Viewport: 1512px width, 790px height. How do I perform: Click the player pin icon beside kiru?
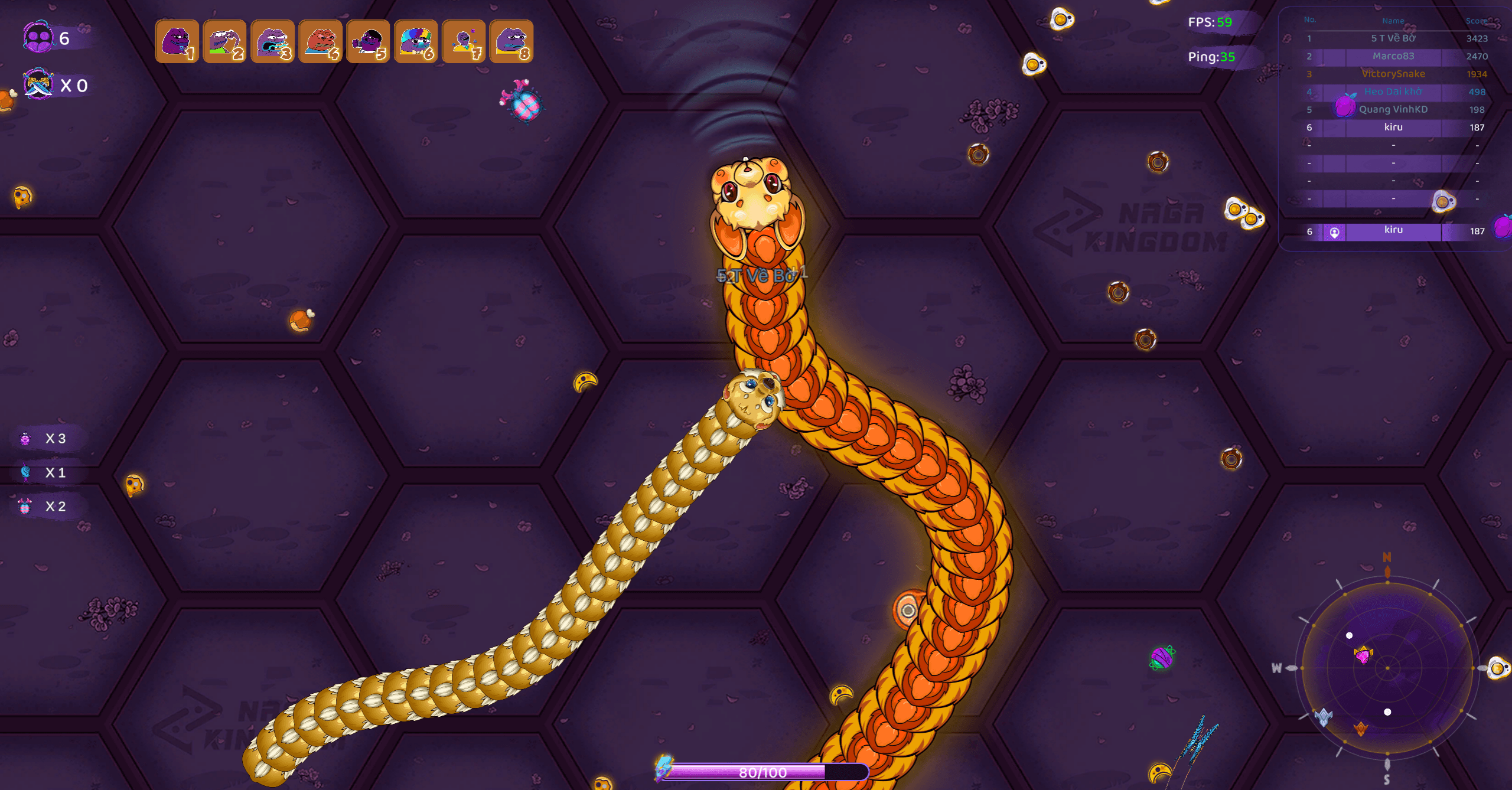1334,233
